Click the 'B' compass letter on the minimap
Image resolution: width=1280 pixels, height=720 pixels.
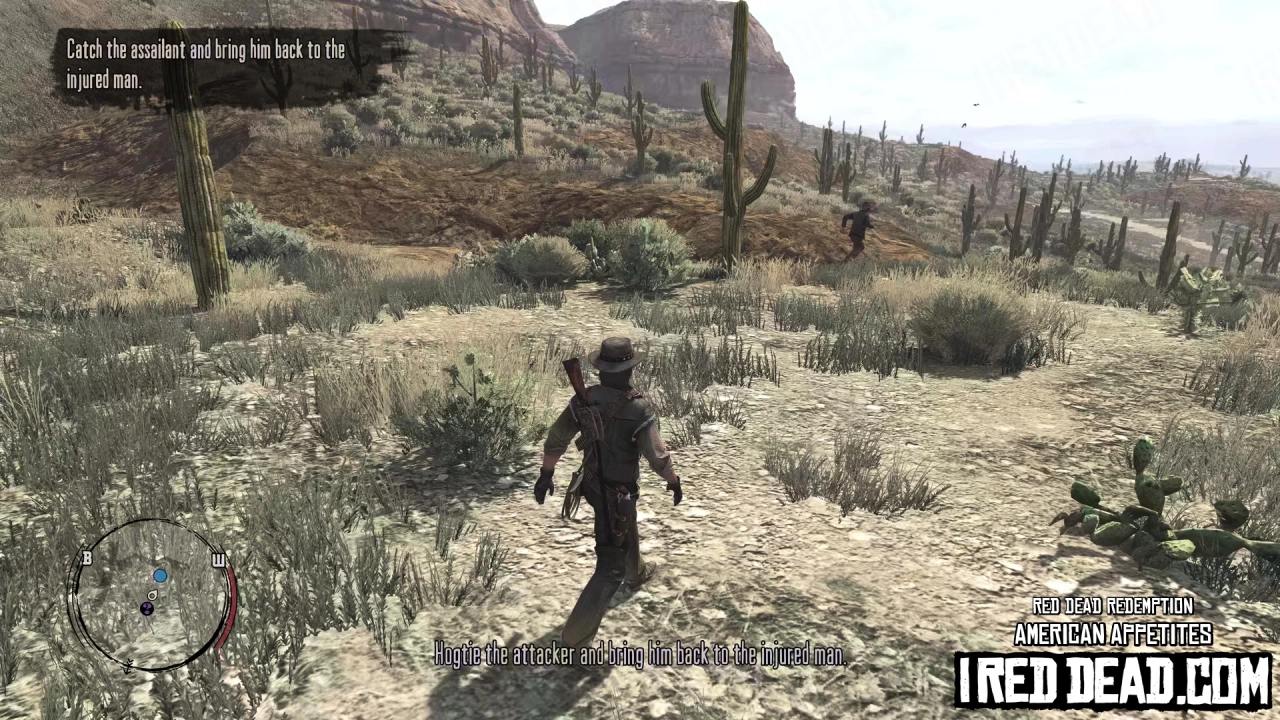tap(87, 558)
